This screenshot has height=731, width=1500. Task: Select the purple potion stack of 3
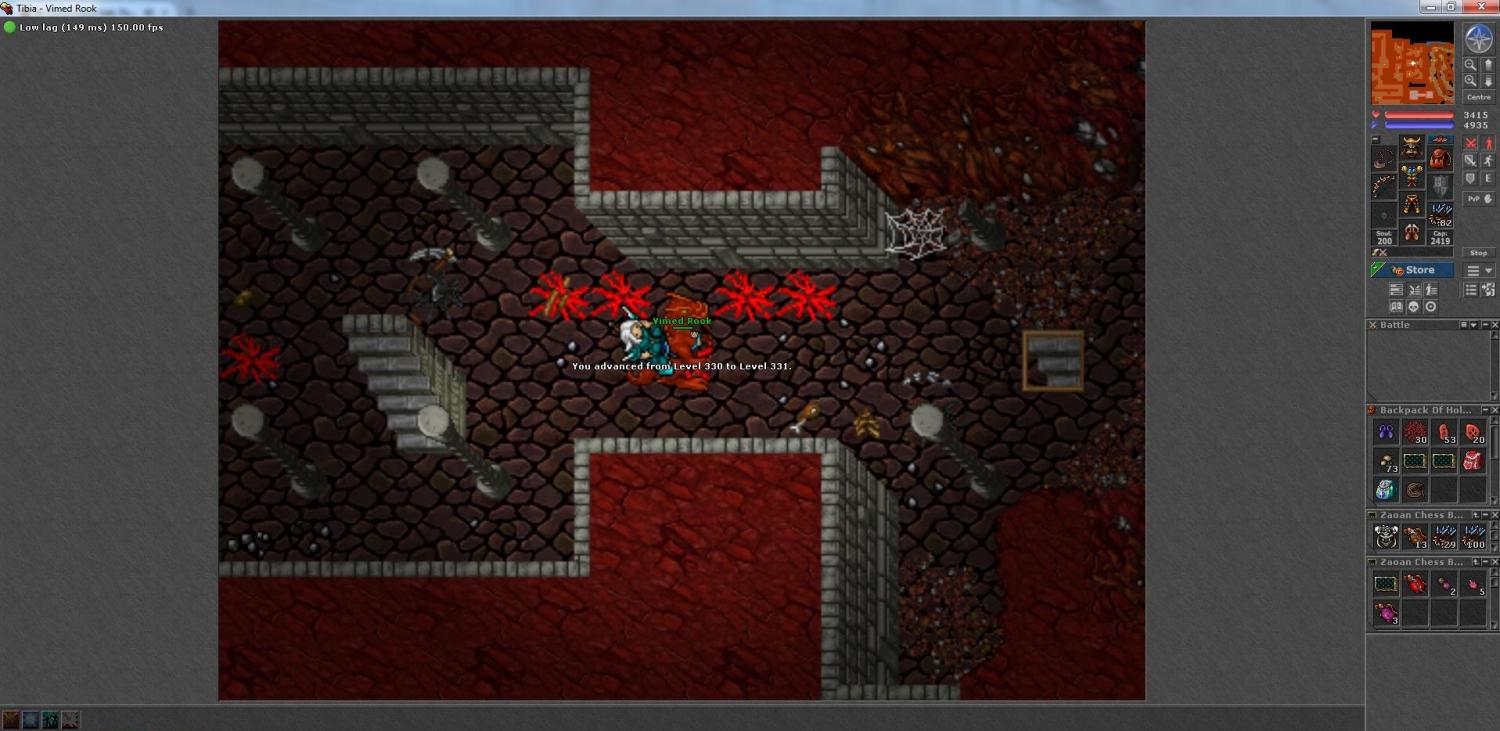tap(1386, 613)
